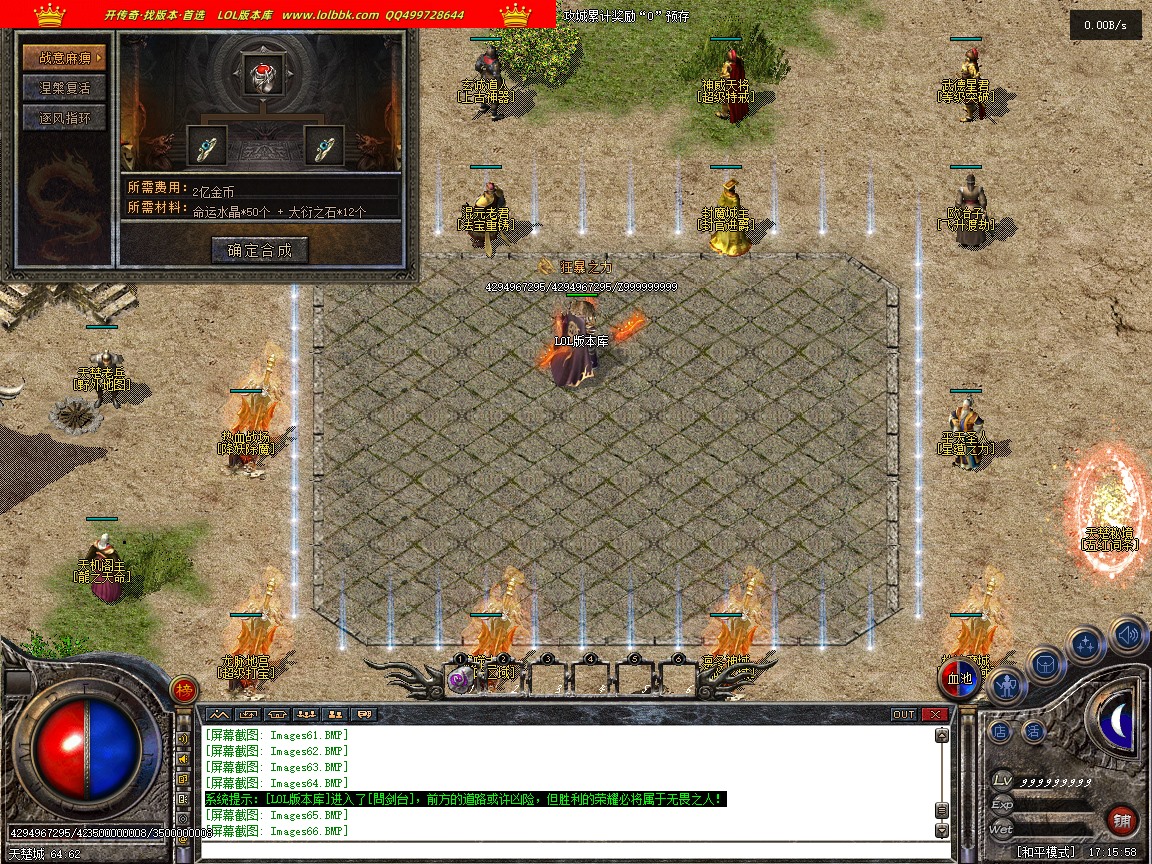Open the character equipment panel icon

[x=1007, y=686]
